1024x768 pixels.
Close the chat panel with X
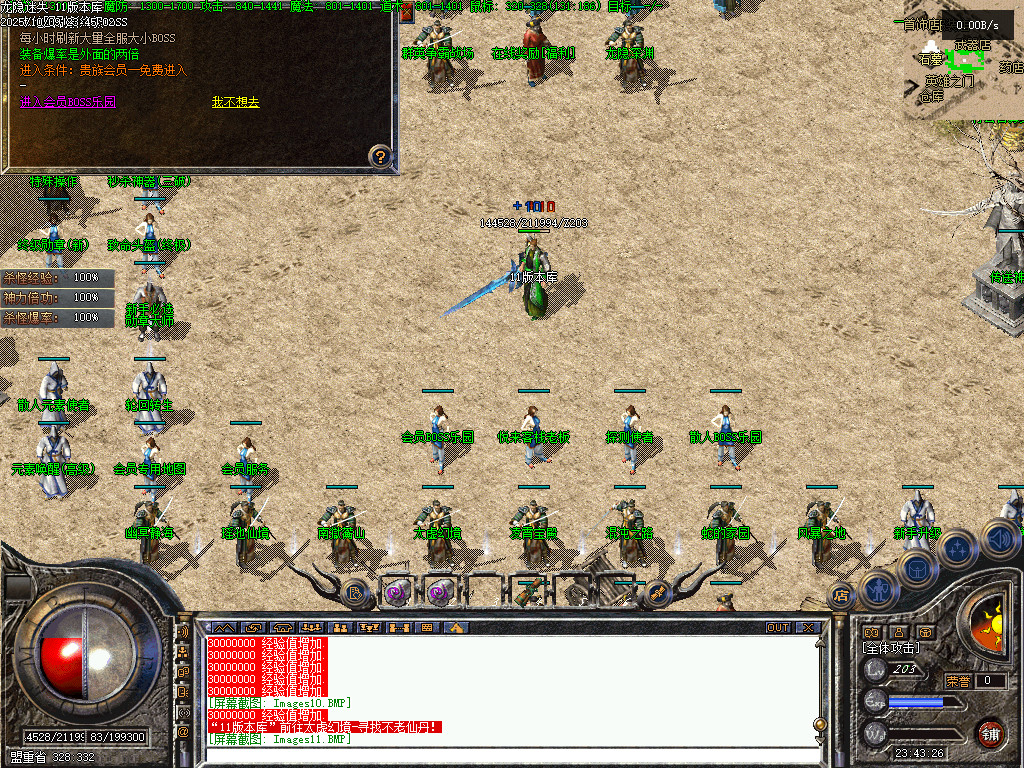[x=807, y=628]
